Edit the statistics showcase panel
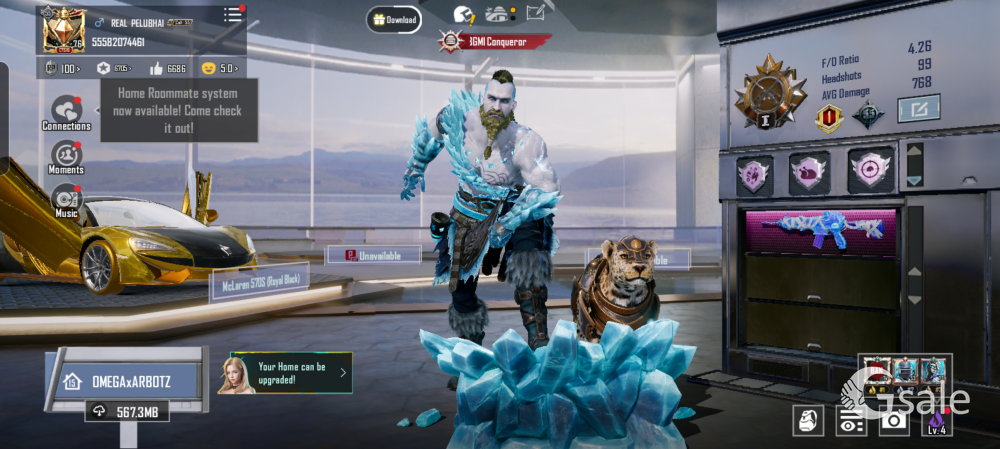 917,108
